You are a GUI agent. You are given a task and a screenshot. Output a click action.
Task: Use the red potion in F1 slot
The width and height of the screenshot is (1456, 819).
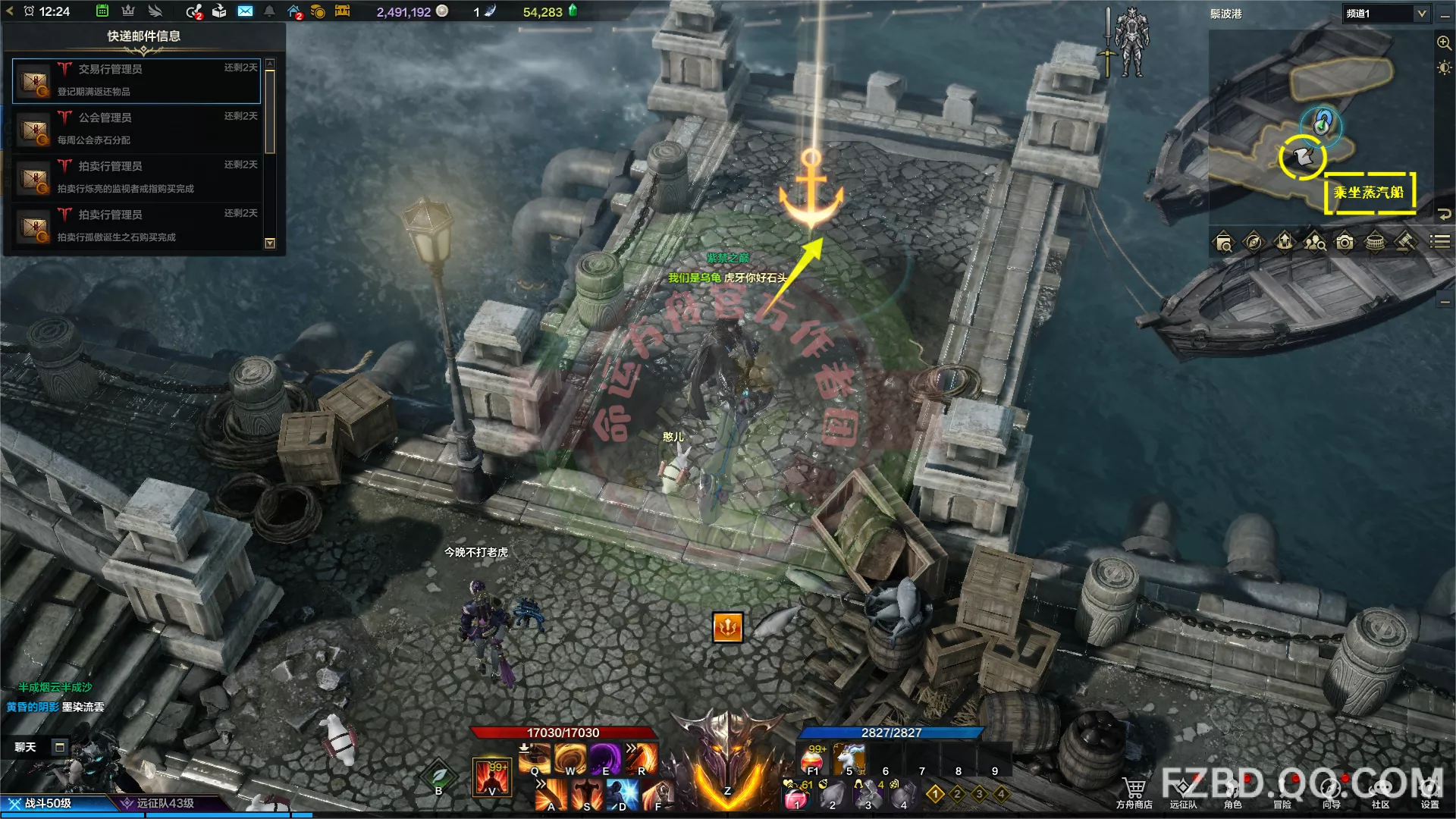[813, 758]
